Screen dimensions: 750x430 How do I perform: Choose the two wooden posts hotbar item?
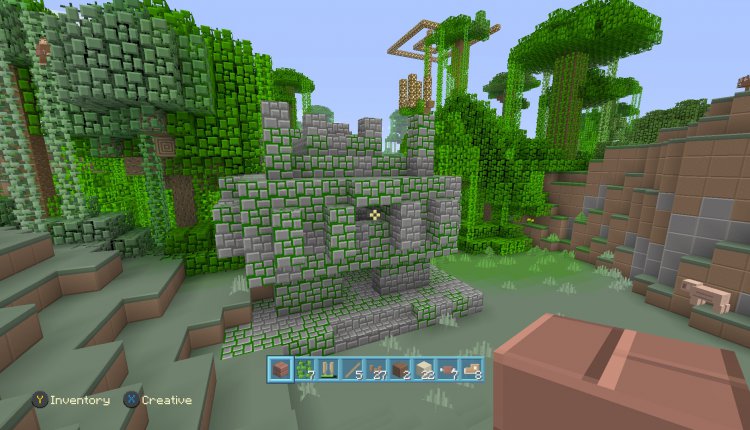click(328, 370)
